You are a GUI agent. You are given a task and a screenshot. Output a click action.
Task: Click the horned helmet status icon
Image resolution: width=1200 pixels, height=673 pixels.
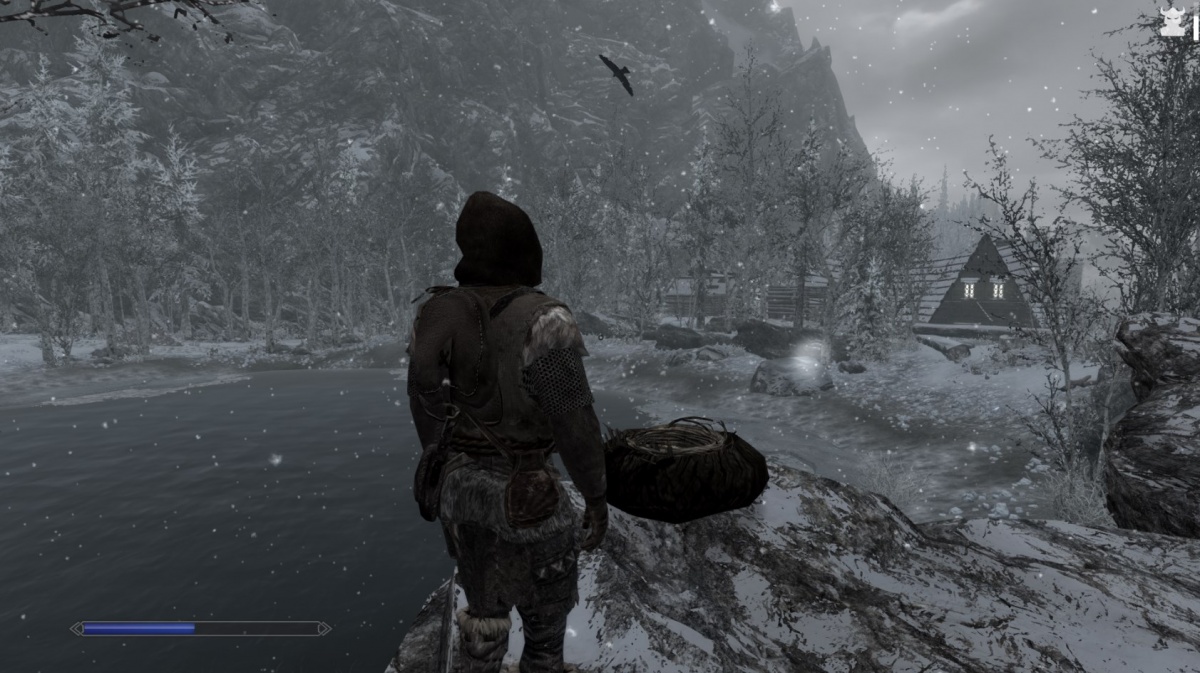tap(1173, 23)
